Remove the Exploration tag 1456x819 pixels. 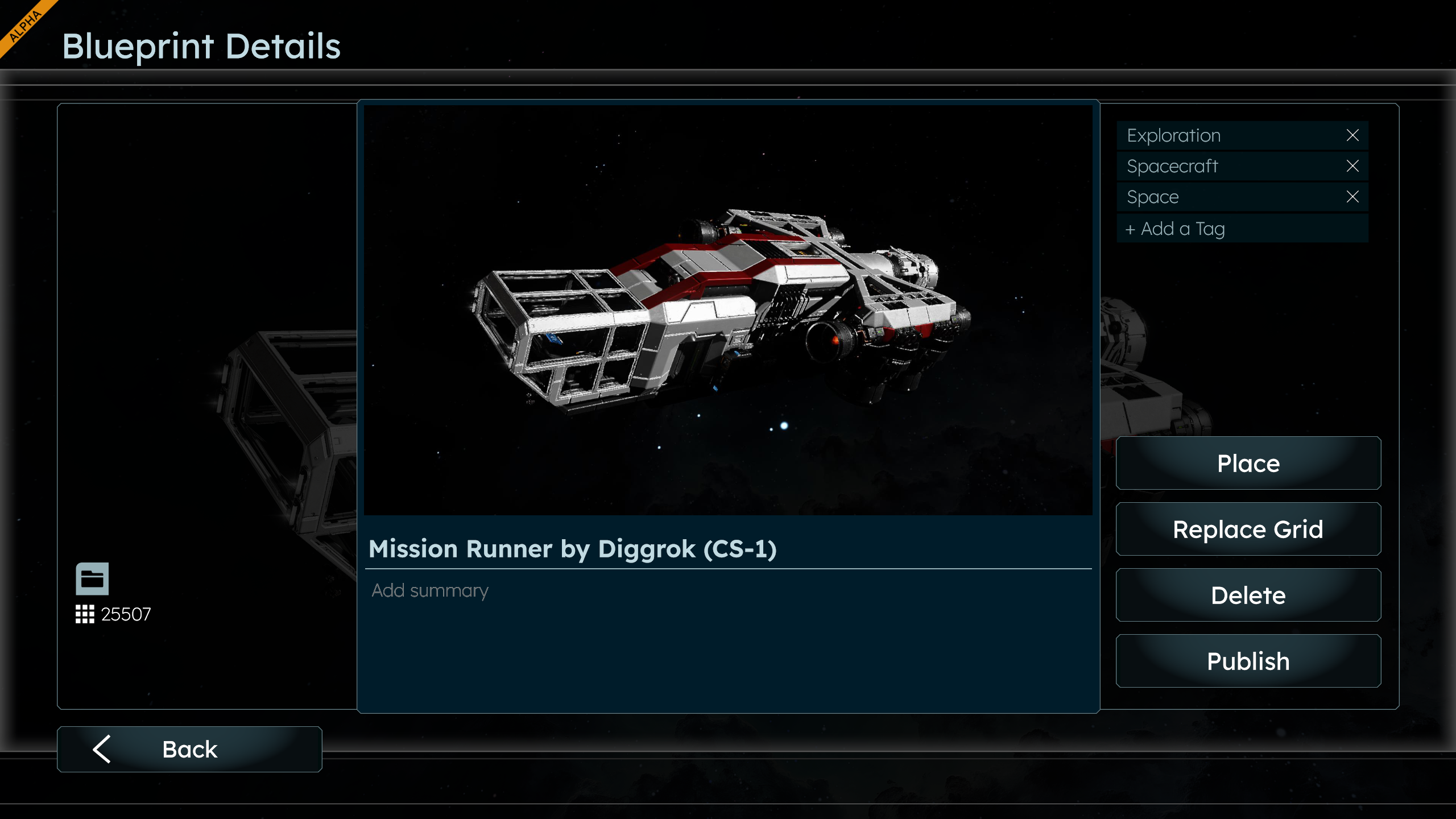pos(1352,135)
